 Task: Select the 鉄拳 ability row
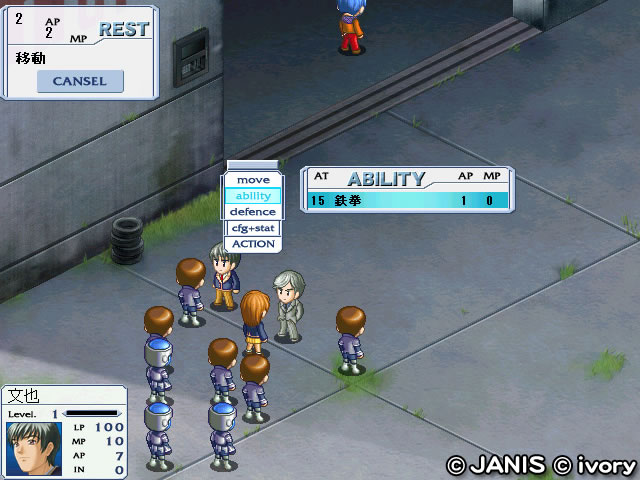407,200
